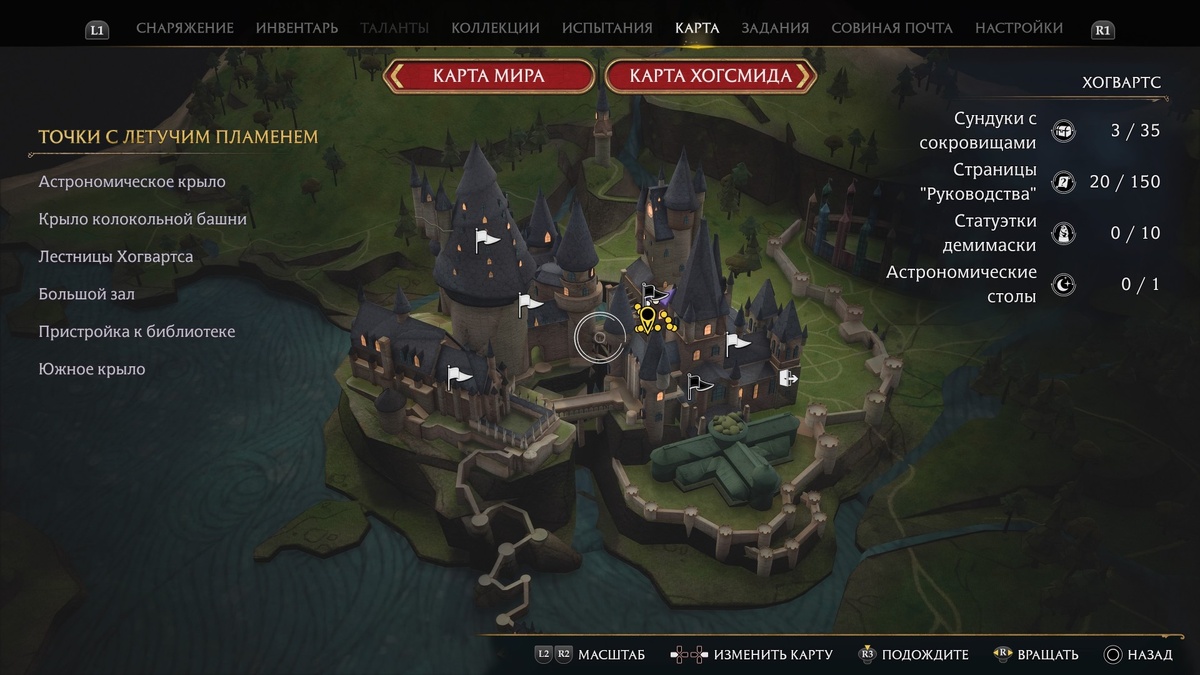Select the exit door marker on the map
1200x675 pixels.
click(x=789, y=378)
